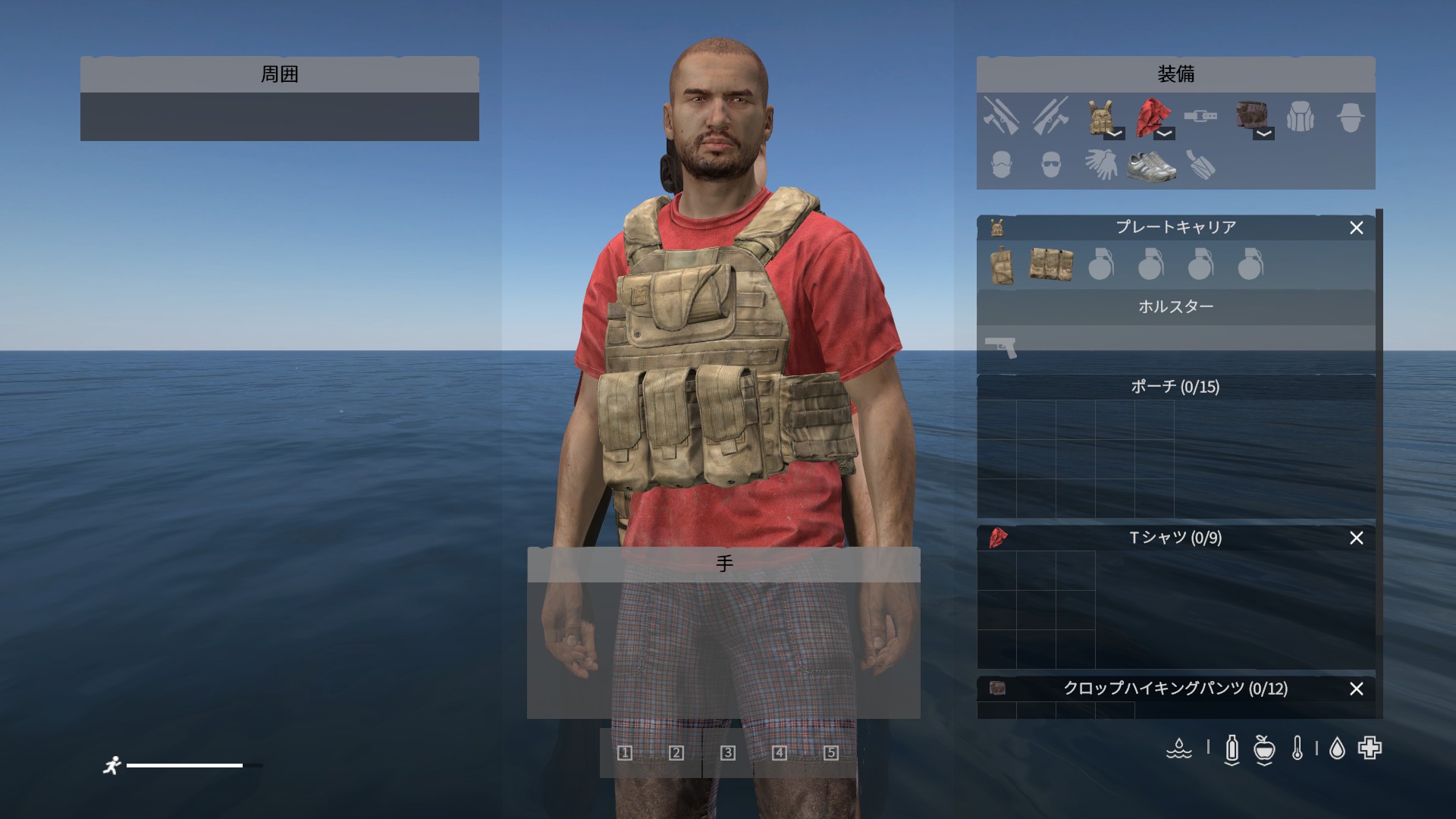
Task: Click the 周囲 vicinity panel header
Action: [279, 74]
